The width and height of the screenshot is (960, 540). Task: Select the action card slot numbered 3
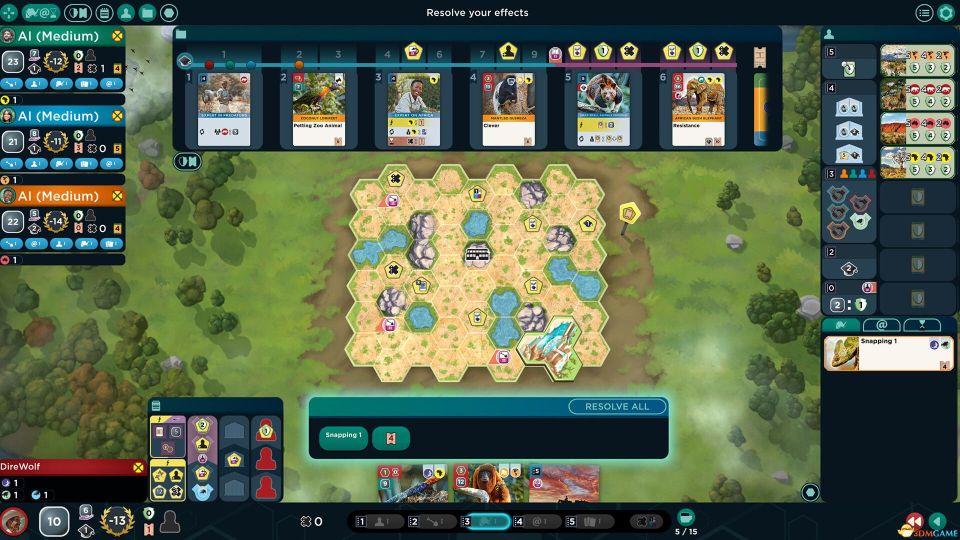485,521
